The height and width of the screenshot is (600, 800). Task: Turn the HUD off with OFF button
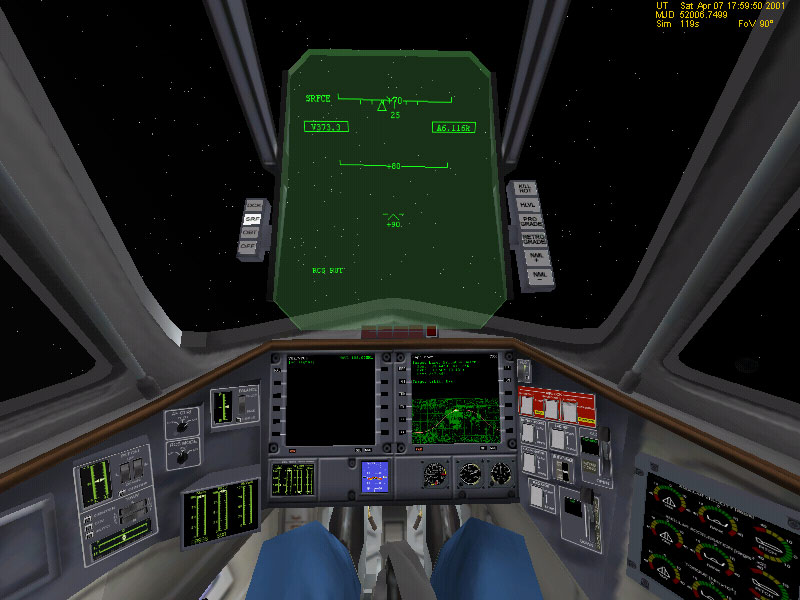click(x=248, y=245)
